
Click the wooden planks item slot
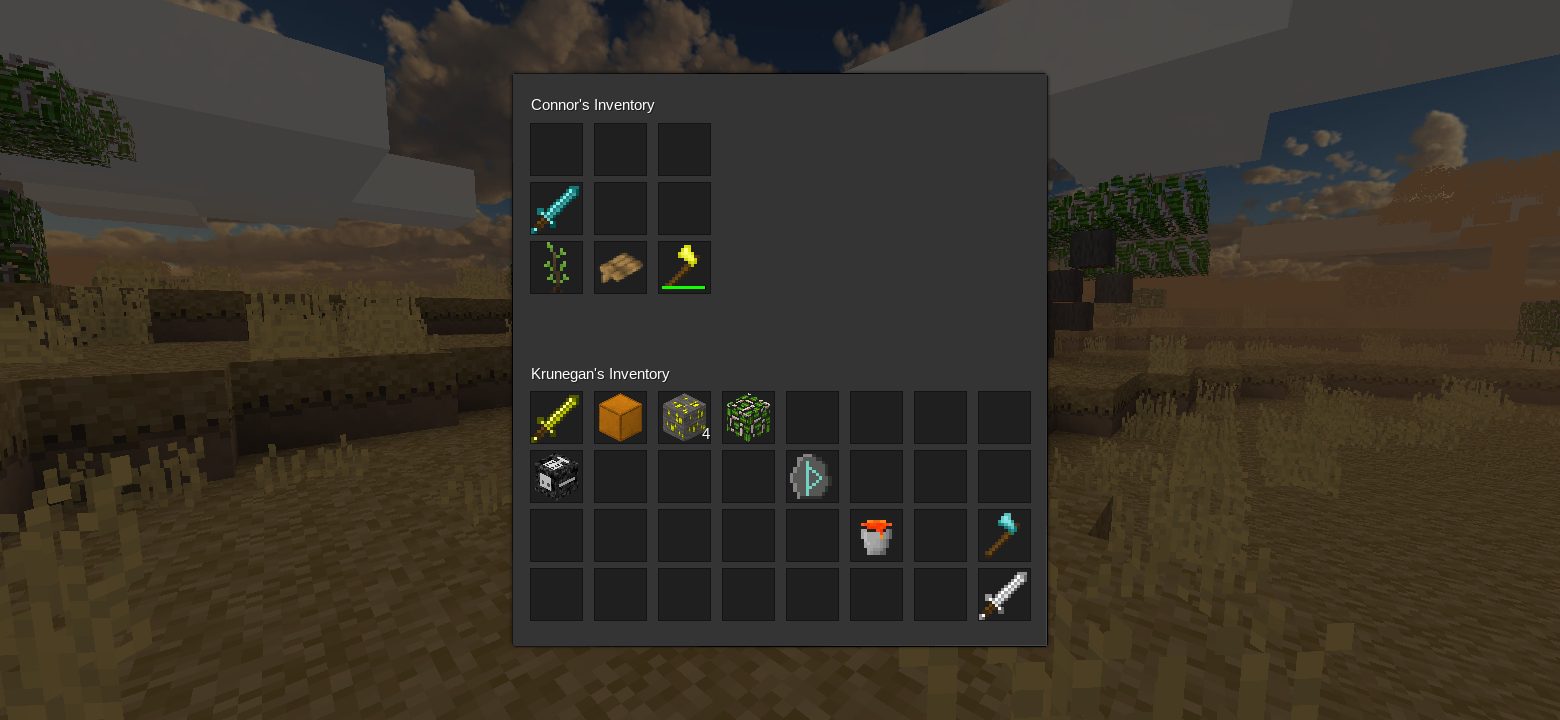point(620,267)
